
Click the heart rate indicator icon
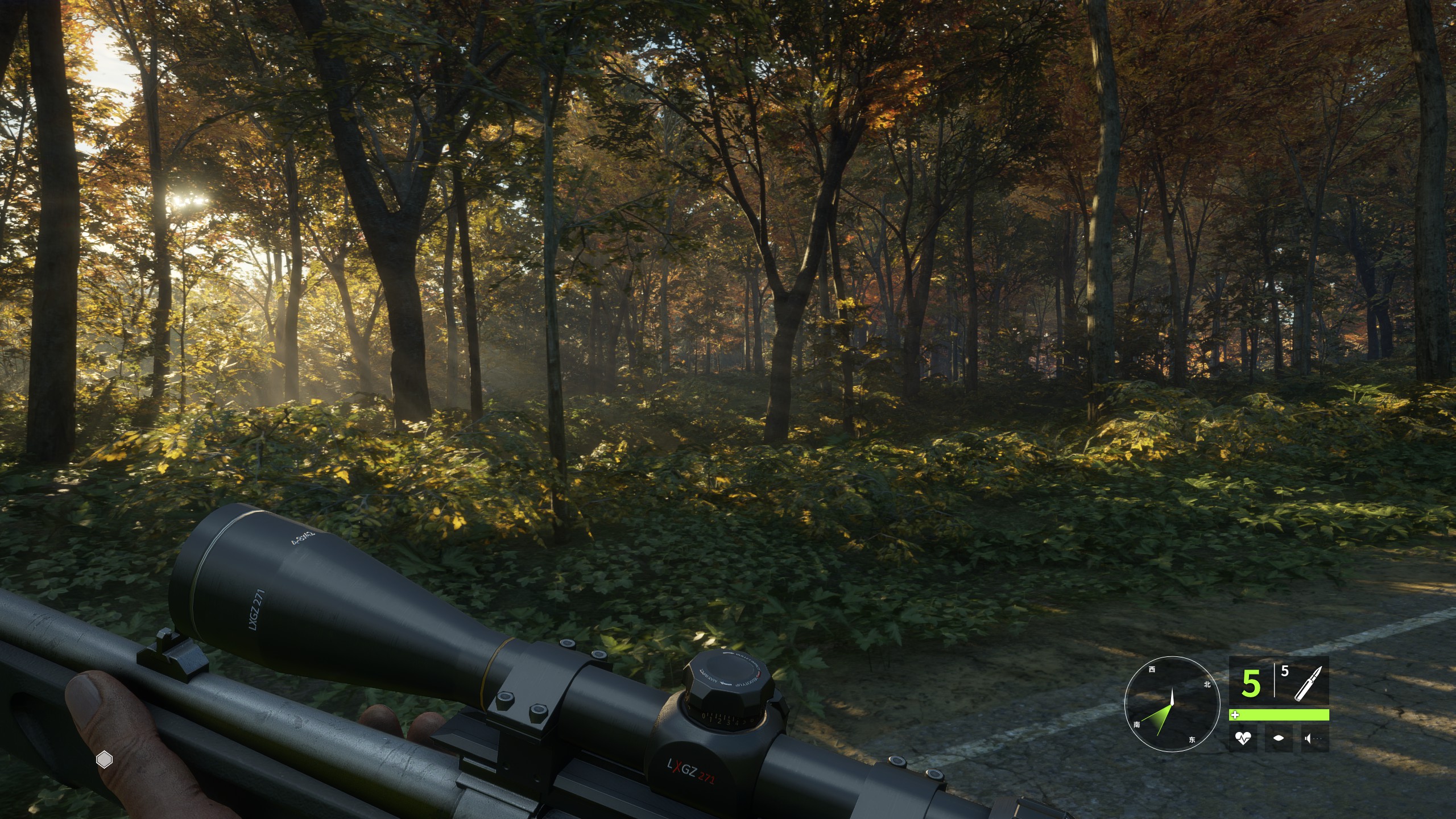[x=1243, y=739]
